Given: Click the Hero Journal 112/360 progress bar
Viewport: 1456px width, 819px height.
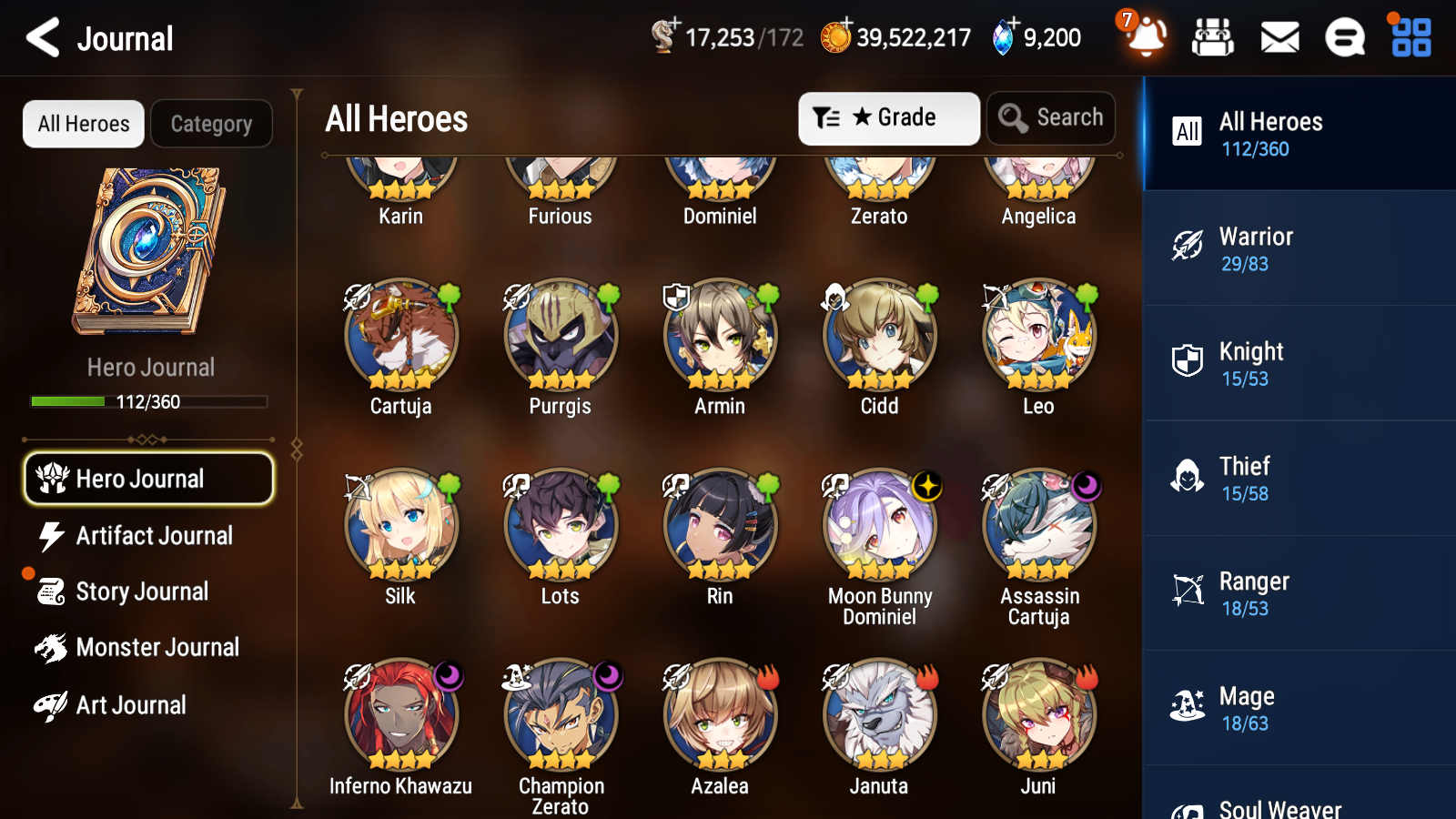Looking at the screenshot, I should (x=148, y=400).
